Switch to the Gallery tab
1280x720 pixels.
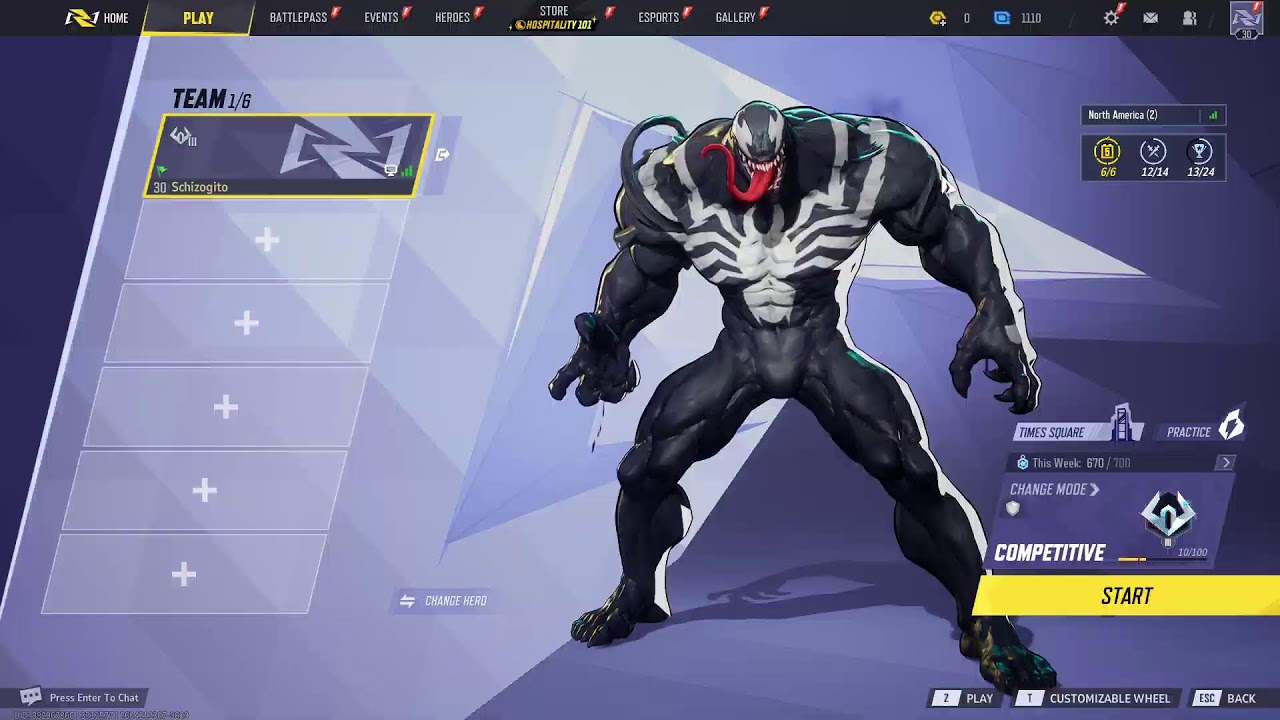735,18
